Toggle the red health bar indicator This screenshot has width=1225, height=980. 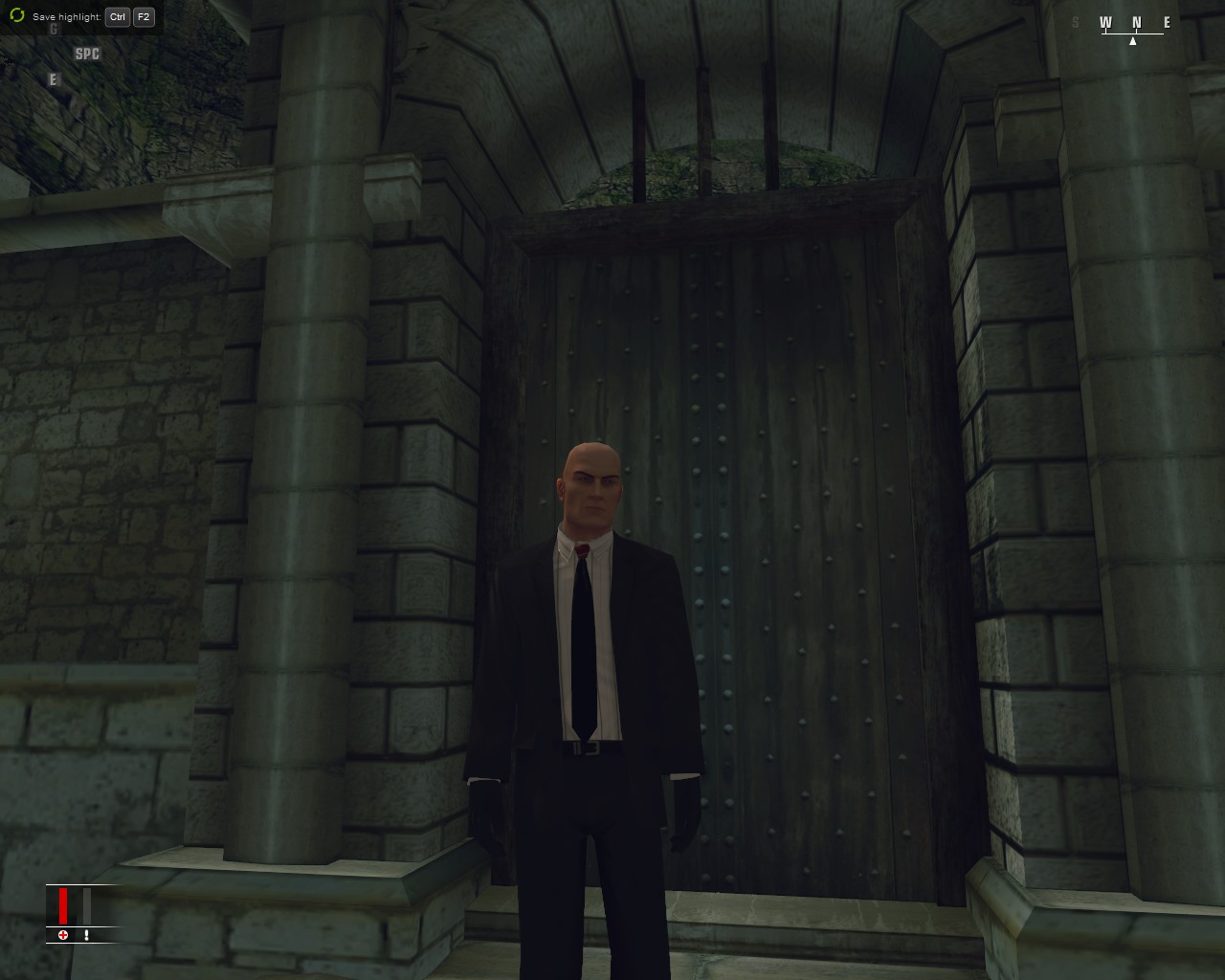tap(63, 906)
